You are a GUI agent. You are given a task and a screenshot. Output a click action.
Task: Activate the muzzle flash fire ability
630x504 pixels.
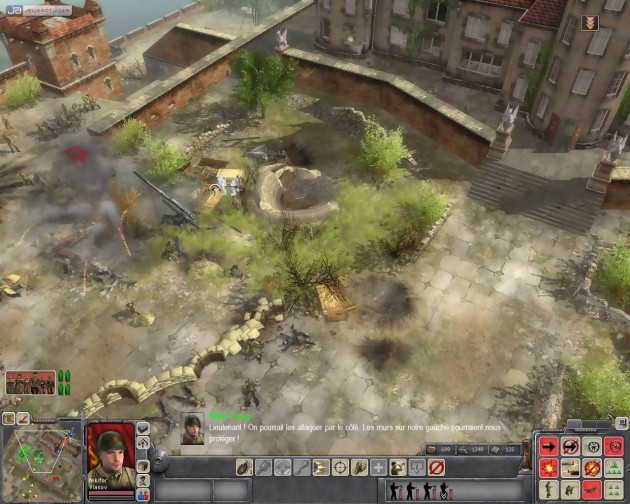point(320,467)
